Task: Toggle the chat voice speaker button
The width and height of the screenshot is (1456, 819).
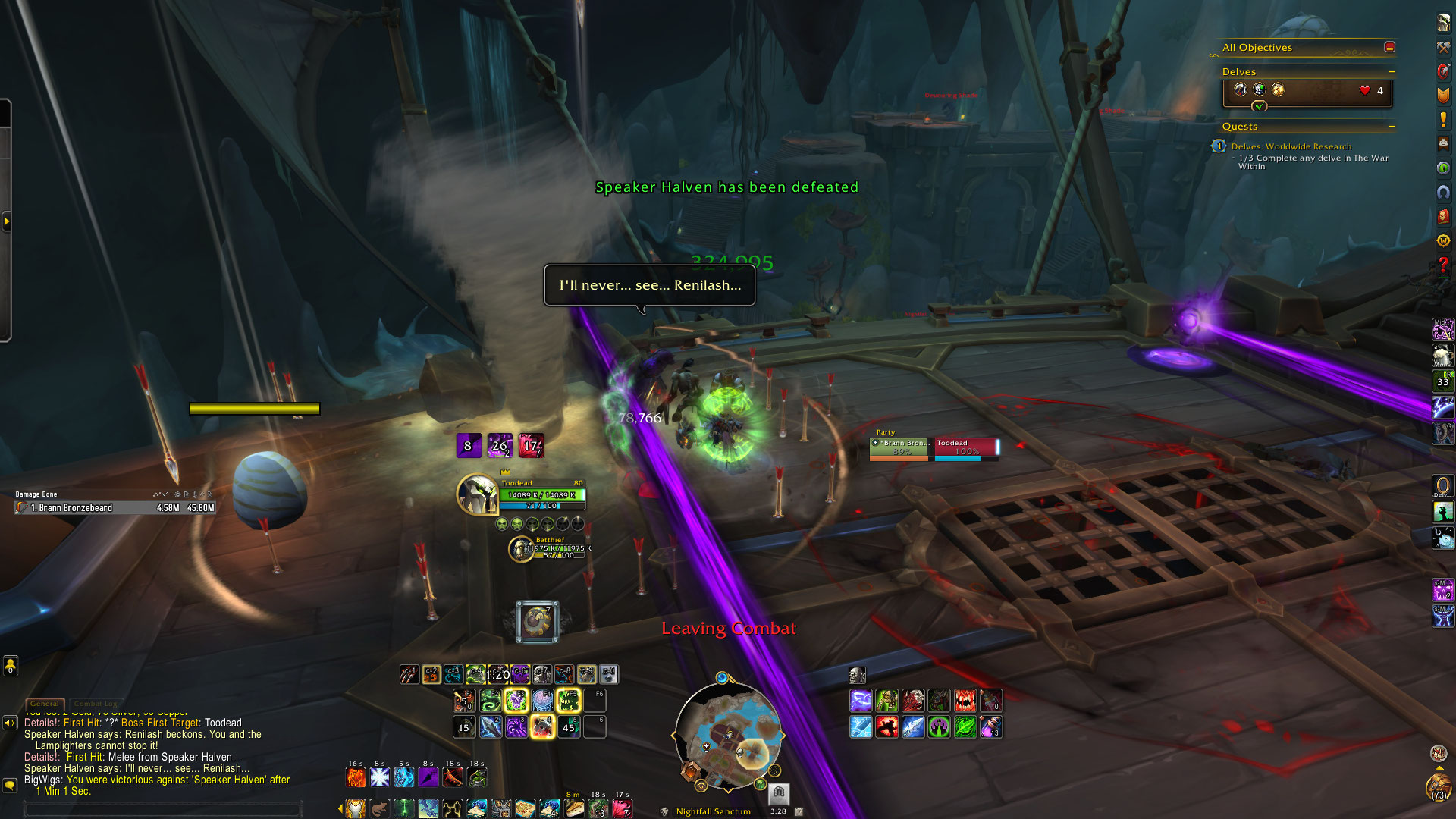Action: [10, 723]
